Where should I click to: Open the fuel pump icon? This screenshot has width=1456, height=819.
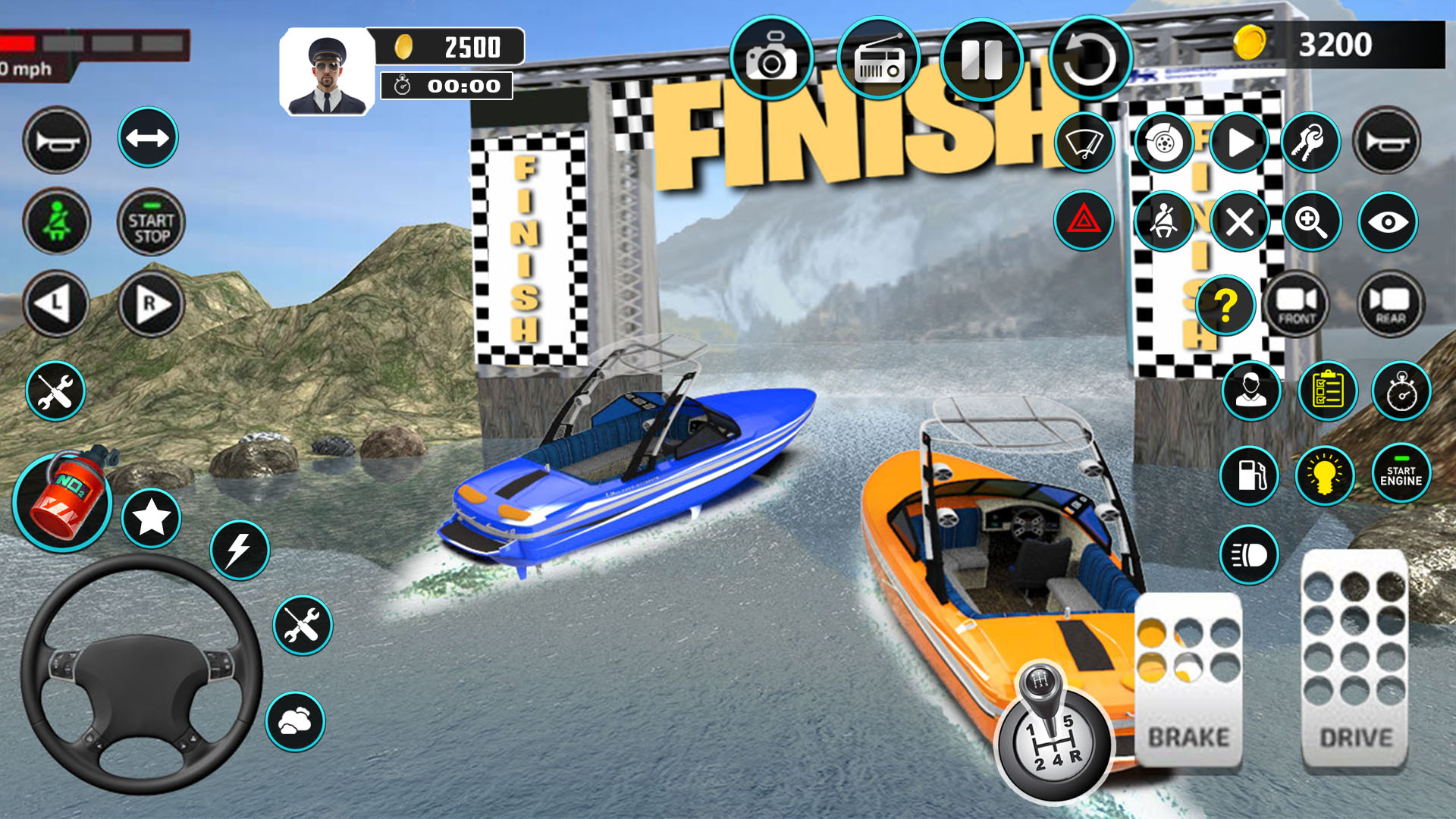pyautogui.click(x=1249, y=475)
